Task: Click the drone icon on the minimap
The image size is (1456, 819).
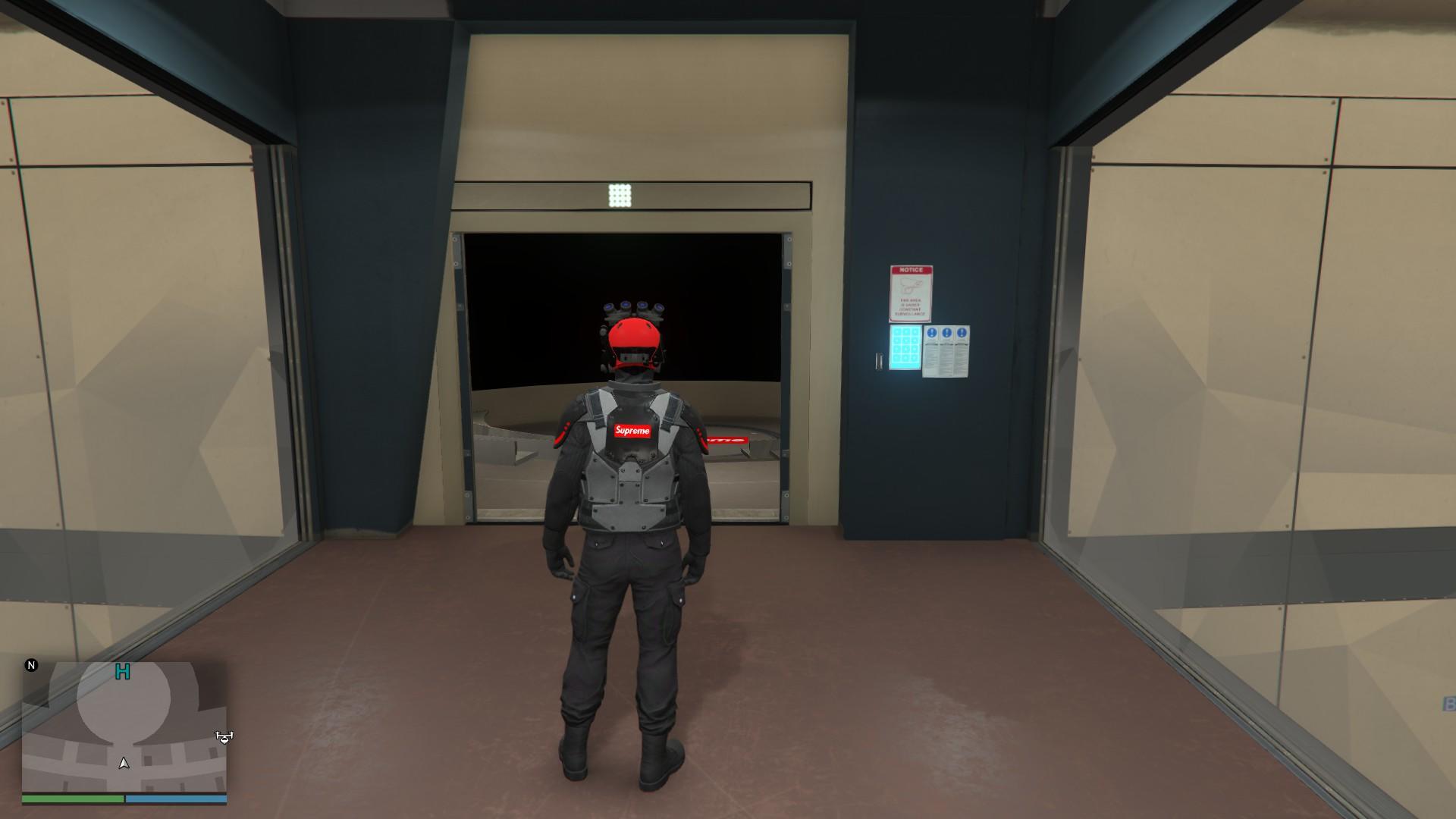Action: pyautogui.click(x=223, y=737)
